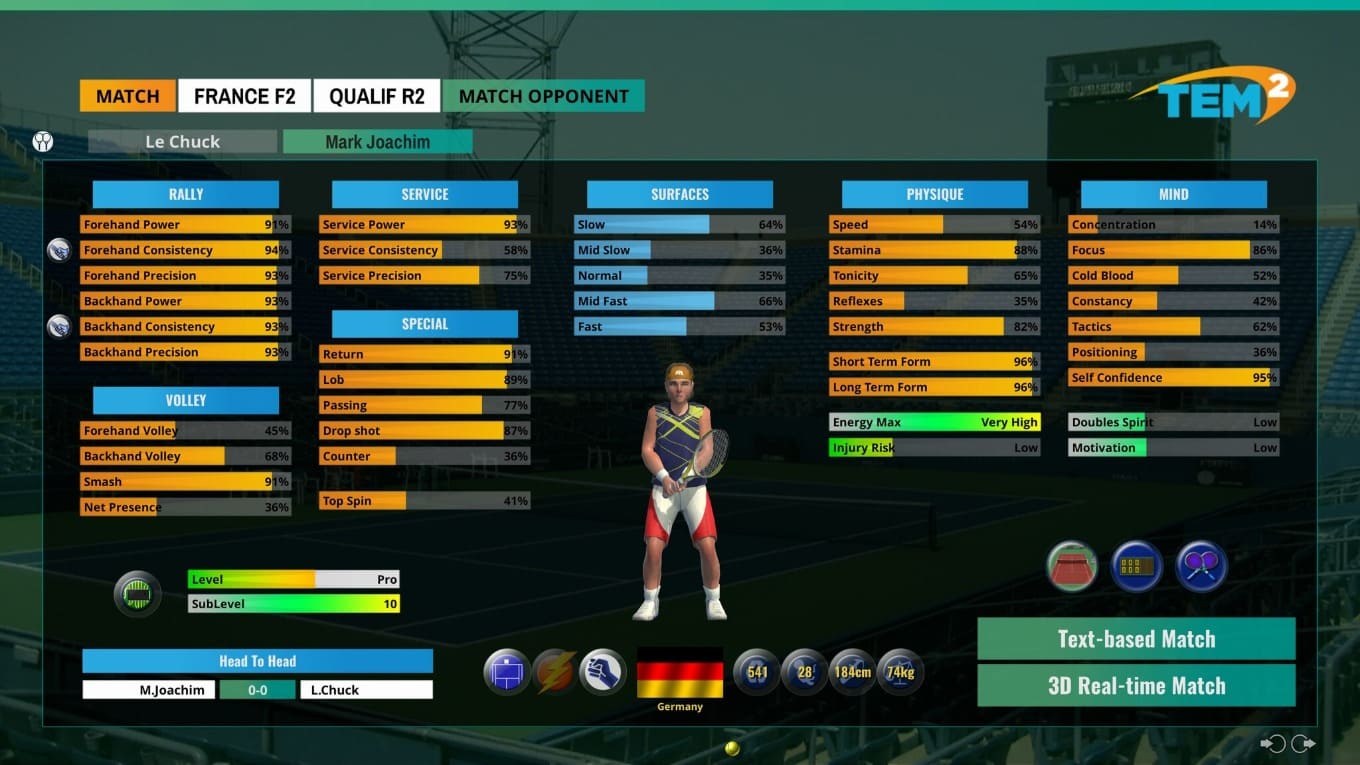The image size is (1360, 765).
Task: Click the icon beside Forehand Consistency
Action: pos(59,250)
